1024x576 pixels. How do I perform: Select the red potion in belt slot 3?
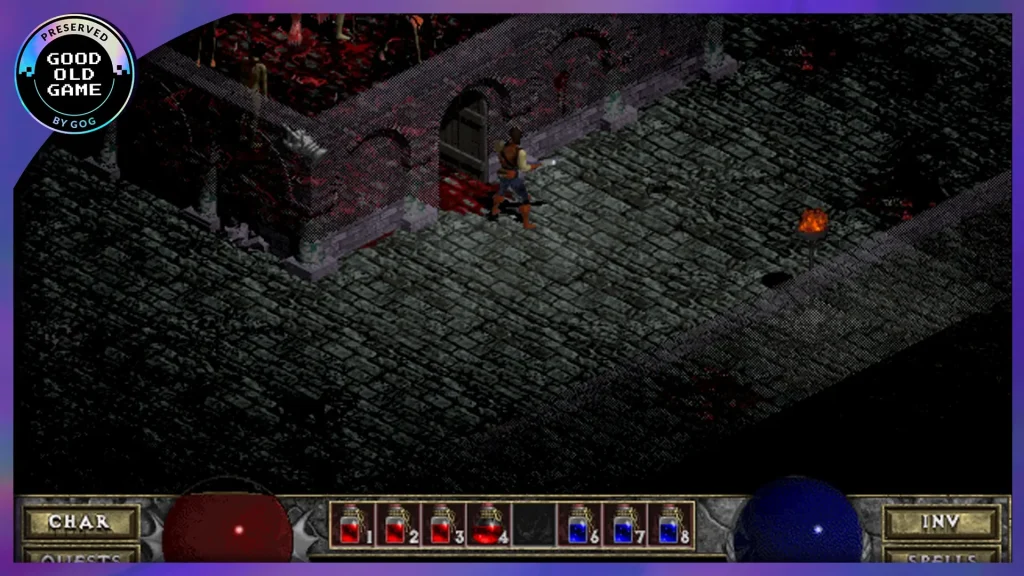443,525
